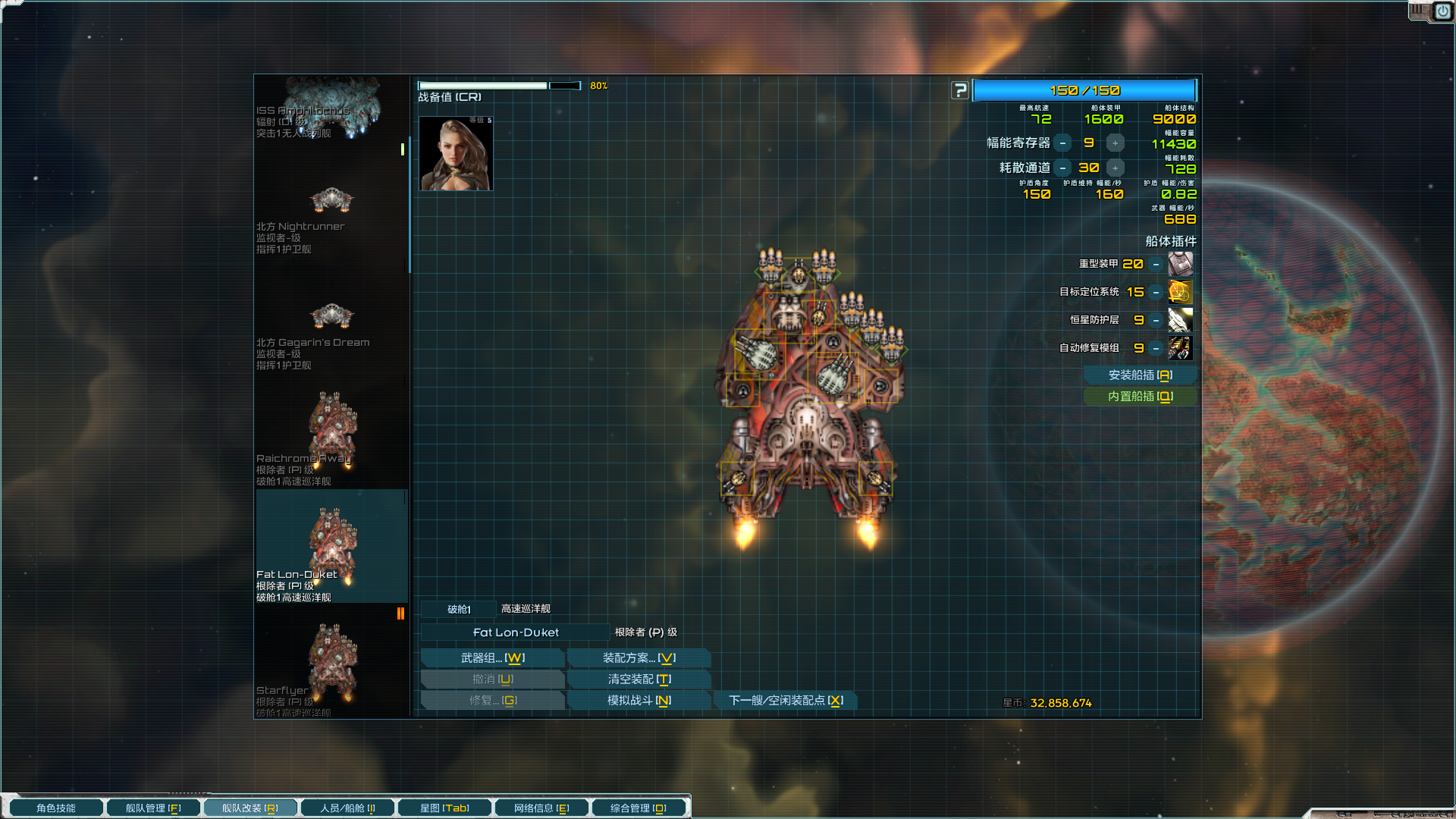The image size is (1456, 819).
Task: Click 清空装配 to strip the ship
Action: pos(639,679)
